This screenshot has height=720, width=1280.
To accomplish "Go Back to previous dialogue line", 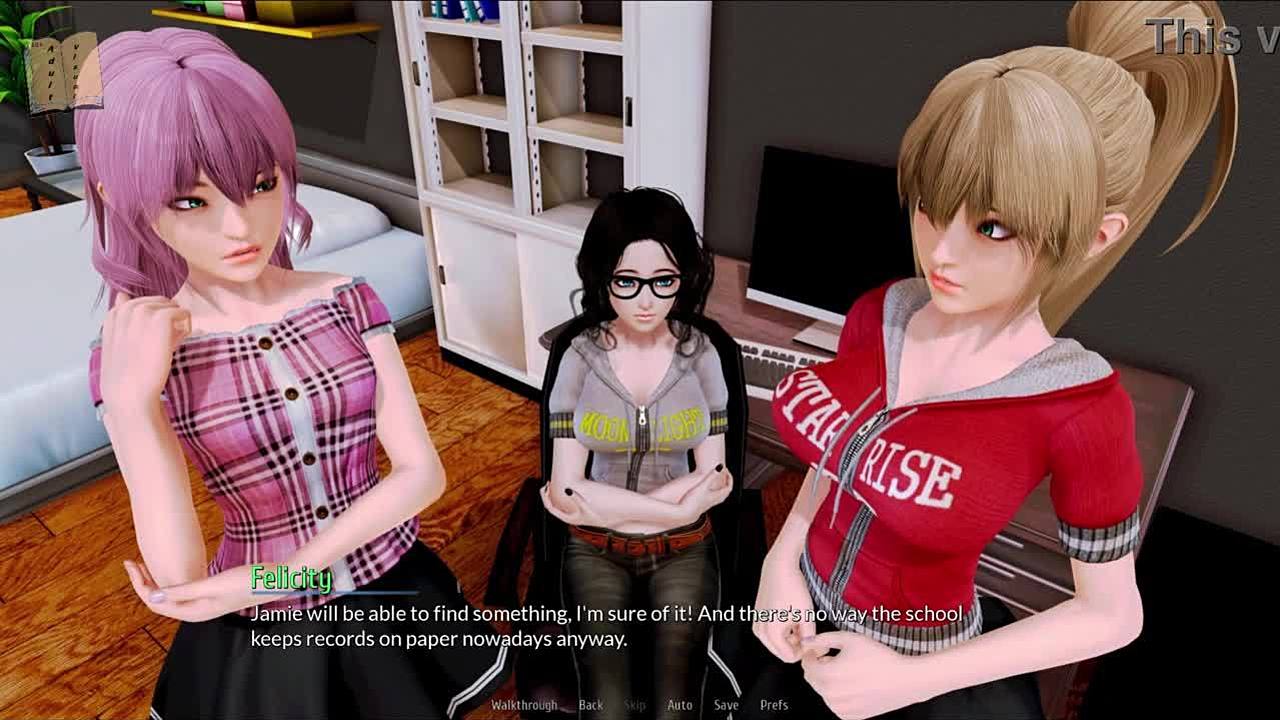I will [591, 705].
